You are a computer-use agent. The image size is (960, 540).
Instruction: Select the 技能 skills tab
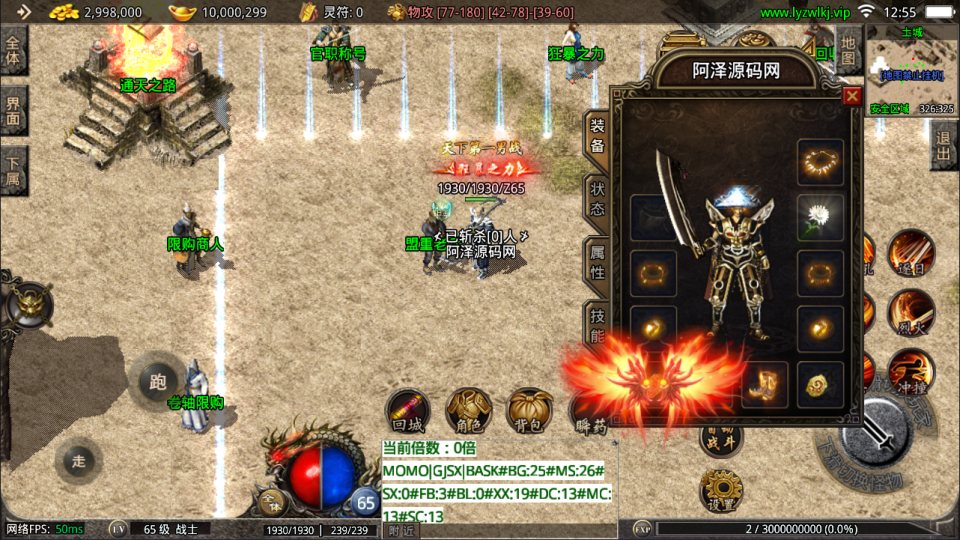(x=596, y=322)
